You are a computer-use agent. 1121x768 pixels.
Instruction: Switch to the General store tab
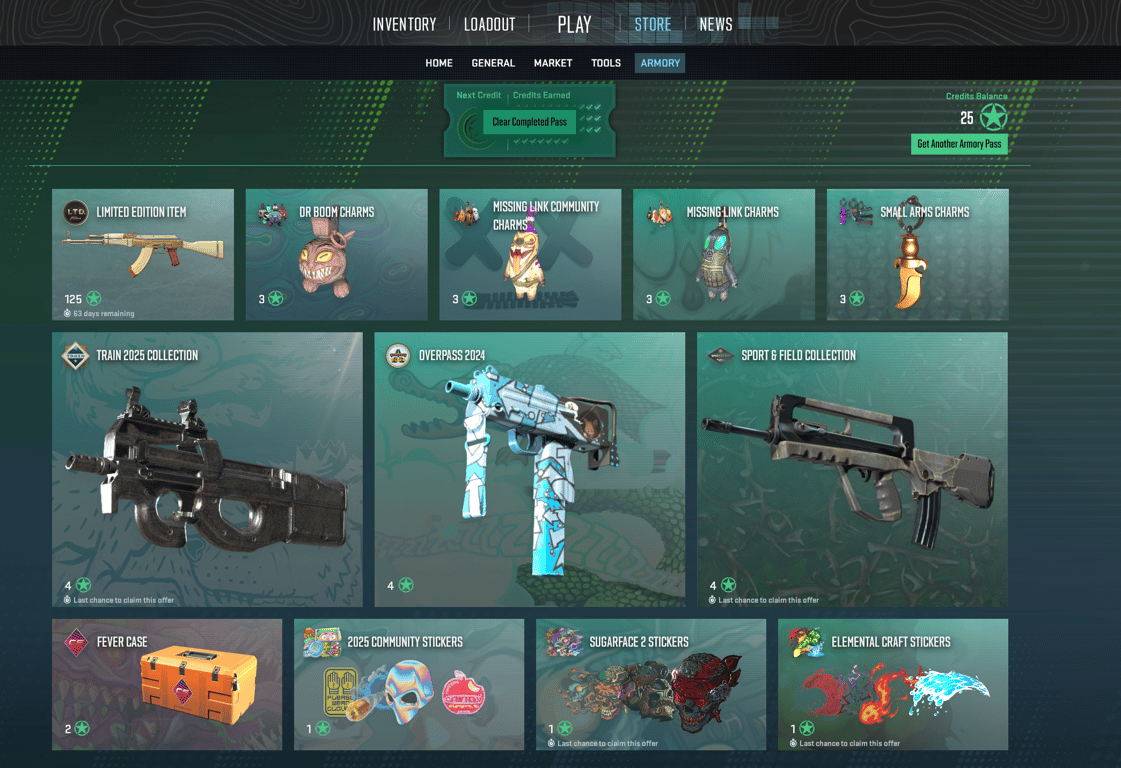click(x=493, y=63)
